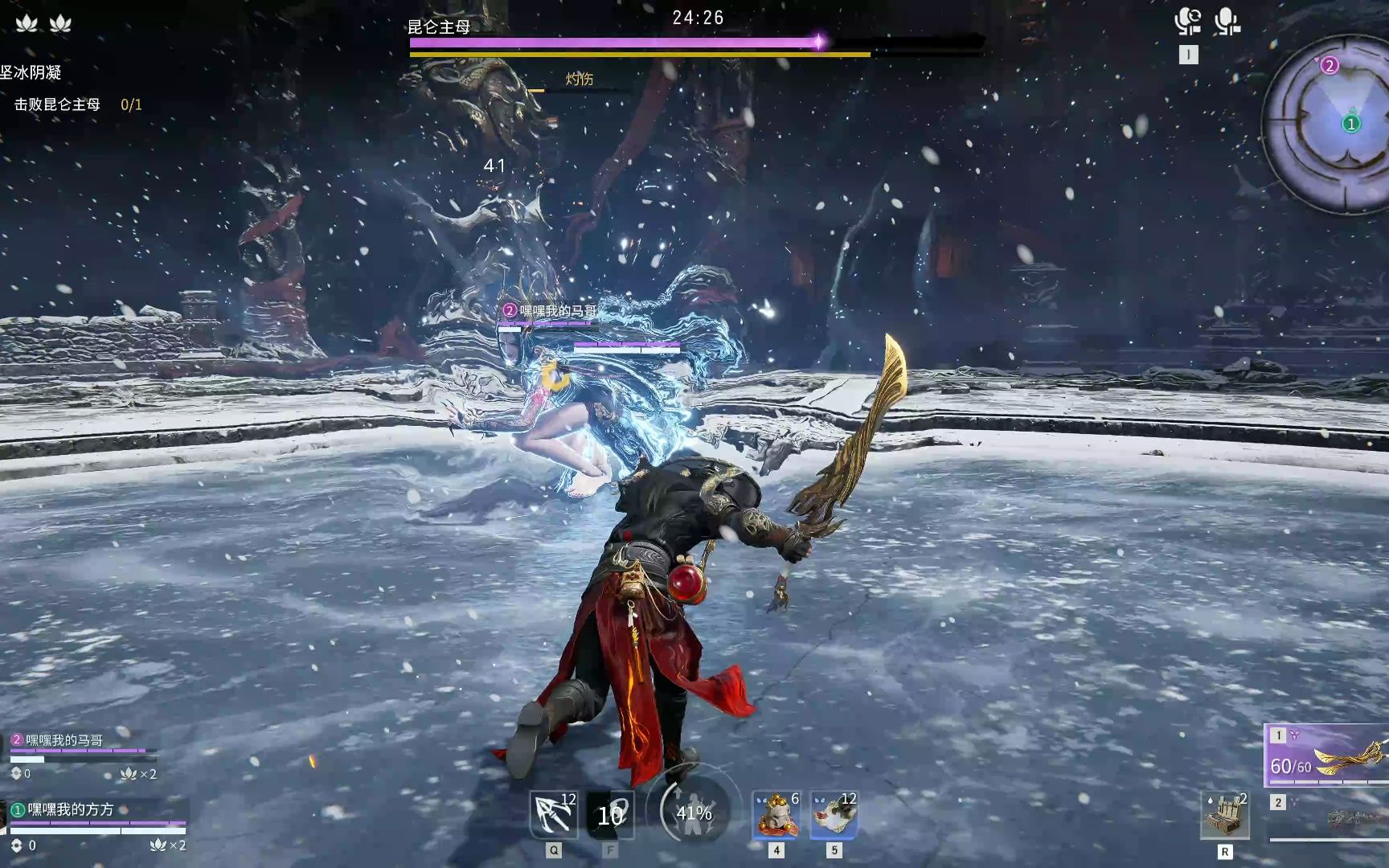Click the purple teammate marker on minimap
The image size is (1389, 868).
click(1330, 66)
